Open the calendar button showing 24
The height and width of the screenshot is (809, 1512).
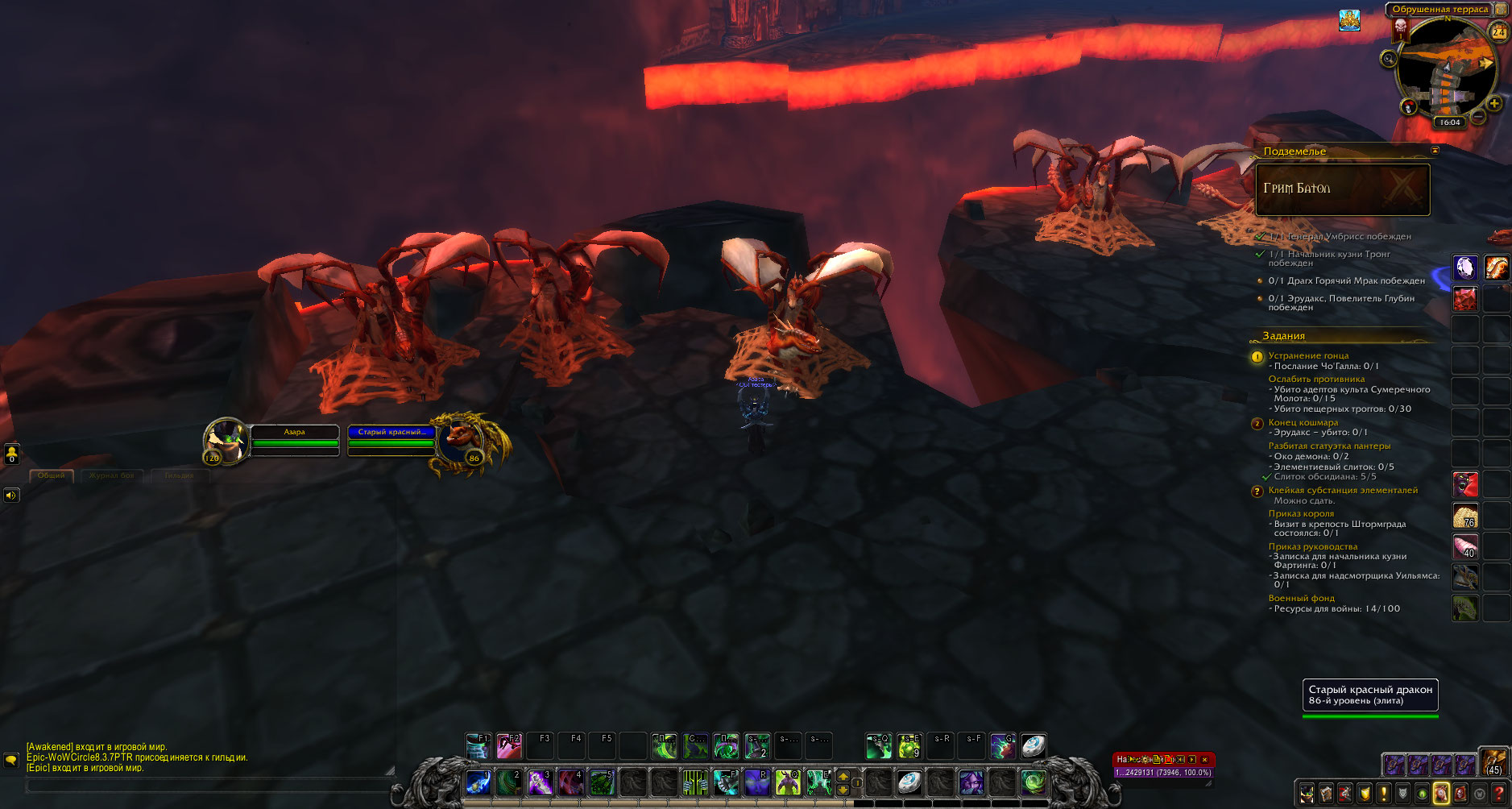[1498, 31]
